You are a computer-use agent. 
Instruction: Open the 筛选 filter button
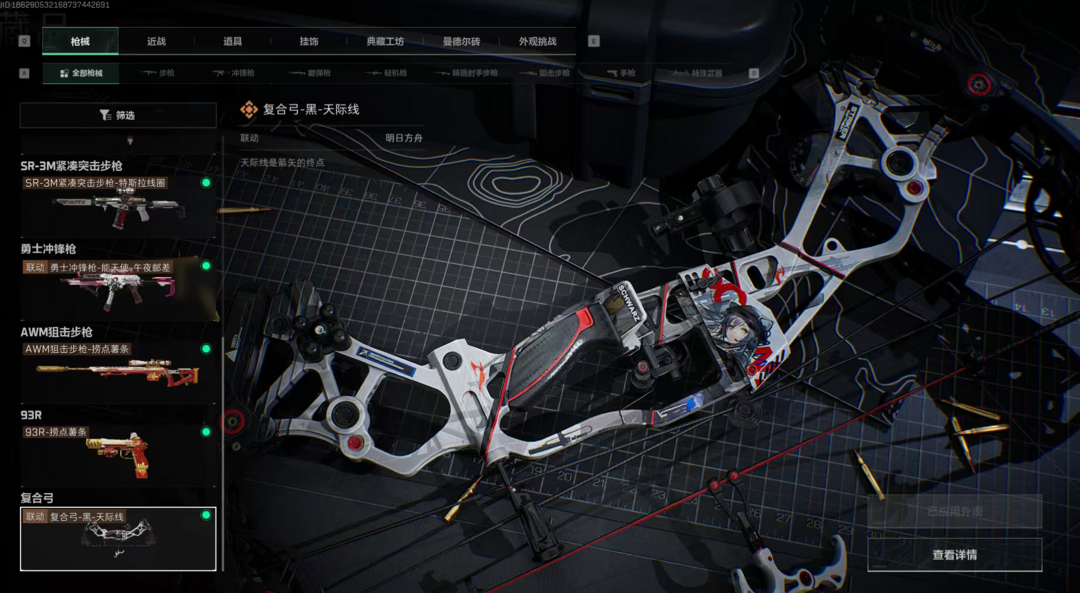click(118, 115)
